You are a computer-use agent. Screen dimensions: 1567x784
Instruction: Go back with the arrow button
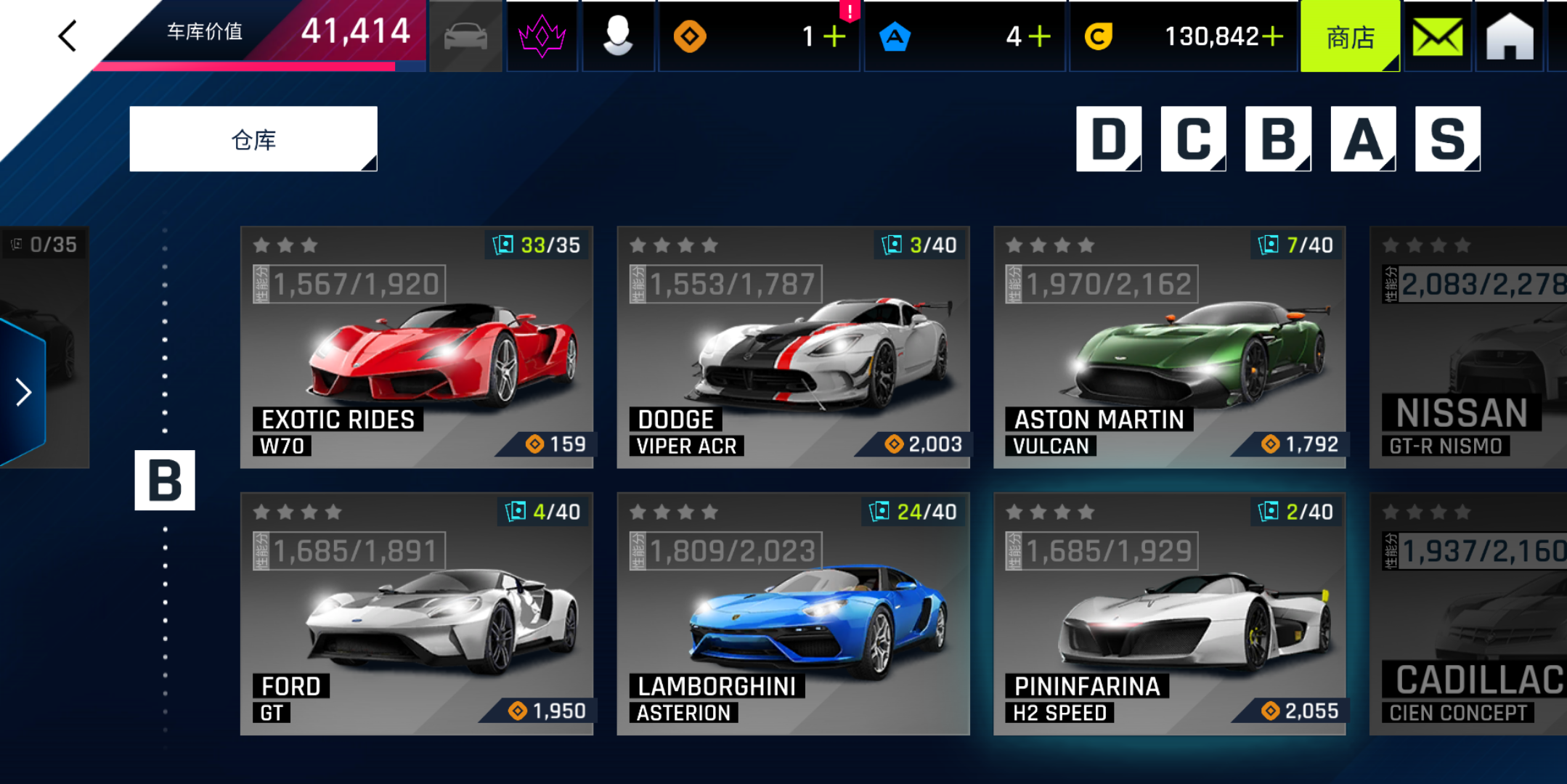[x=68, y=36]
